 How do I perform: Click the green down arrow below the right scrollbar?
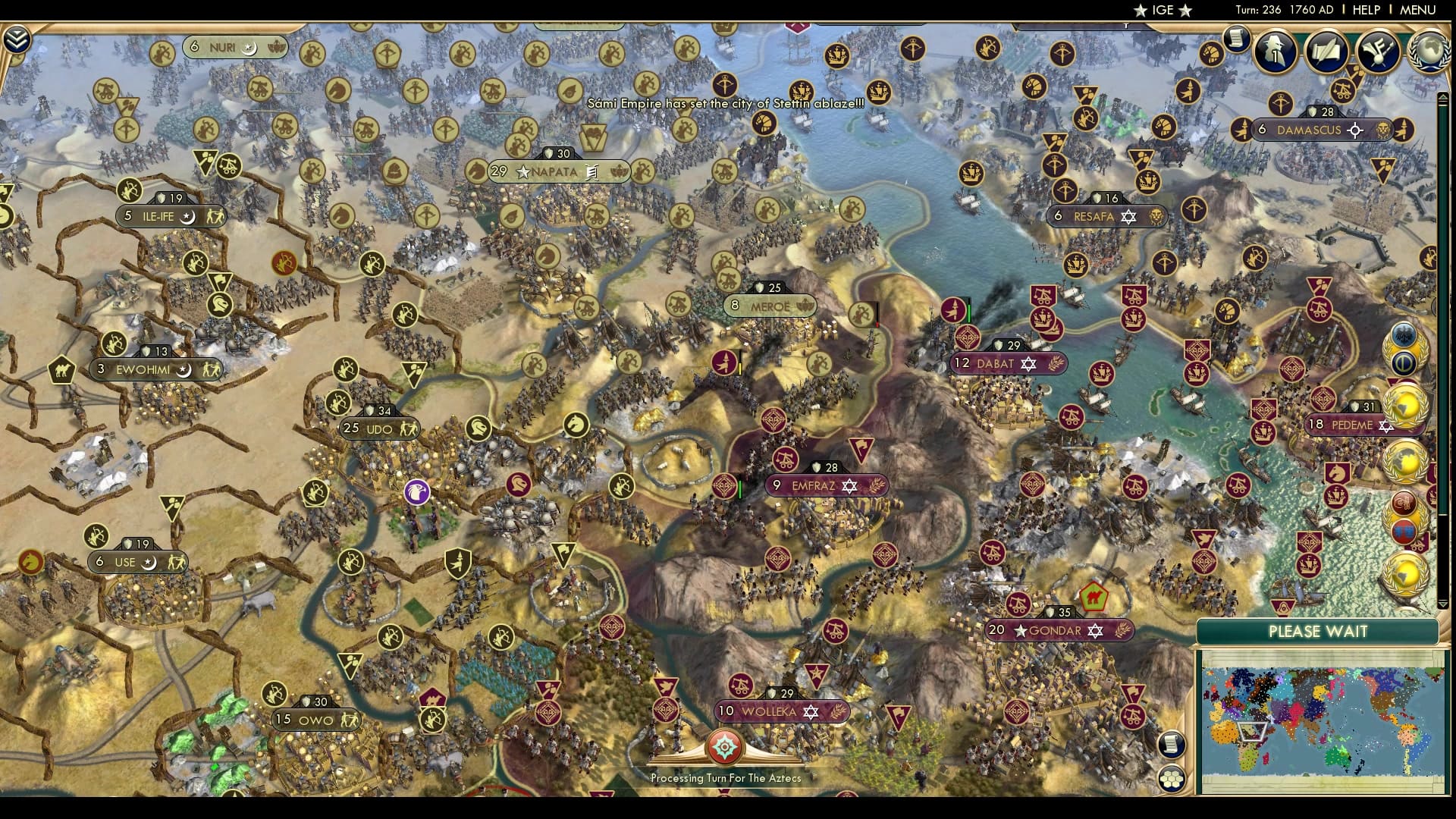1442,604
